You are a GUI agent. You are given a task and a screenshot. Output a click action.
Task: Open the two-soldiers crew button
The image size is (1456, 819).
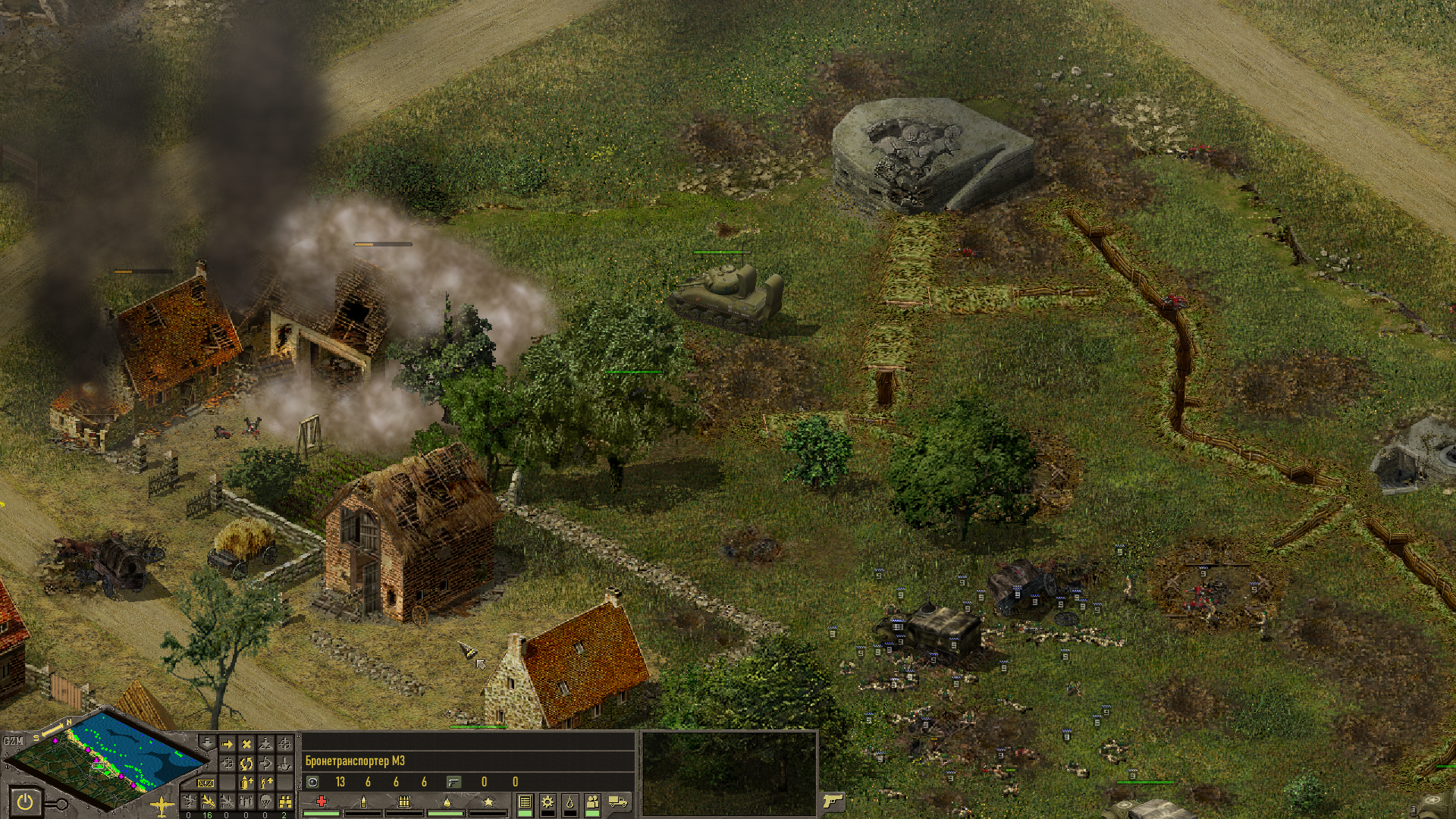(593, 802)
